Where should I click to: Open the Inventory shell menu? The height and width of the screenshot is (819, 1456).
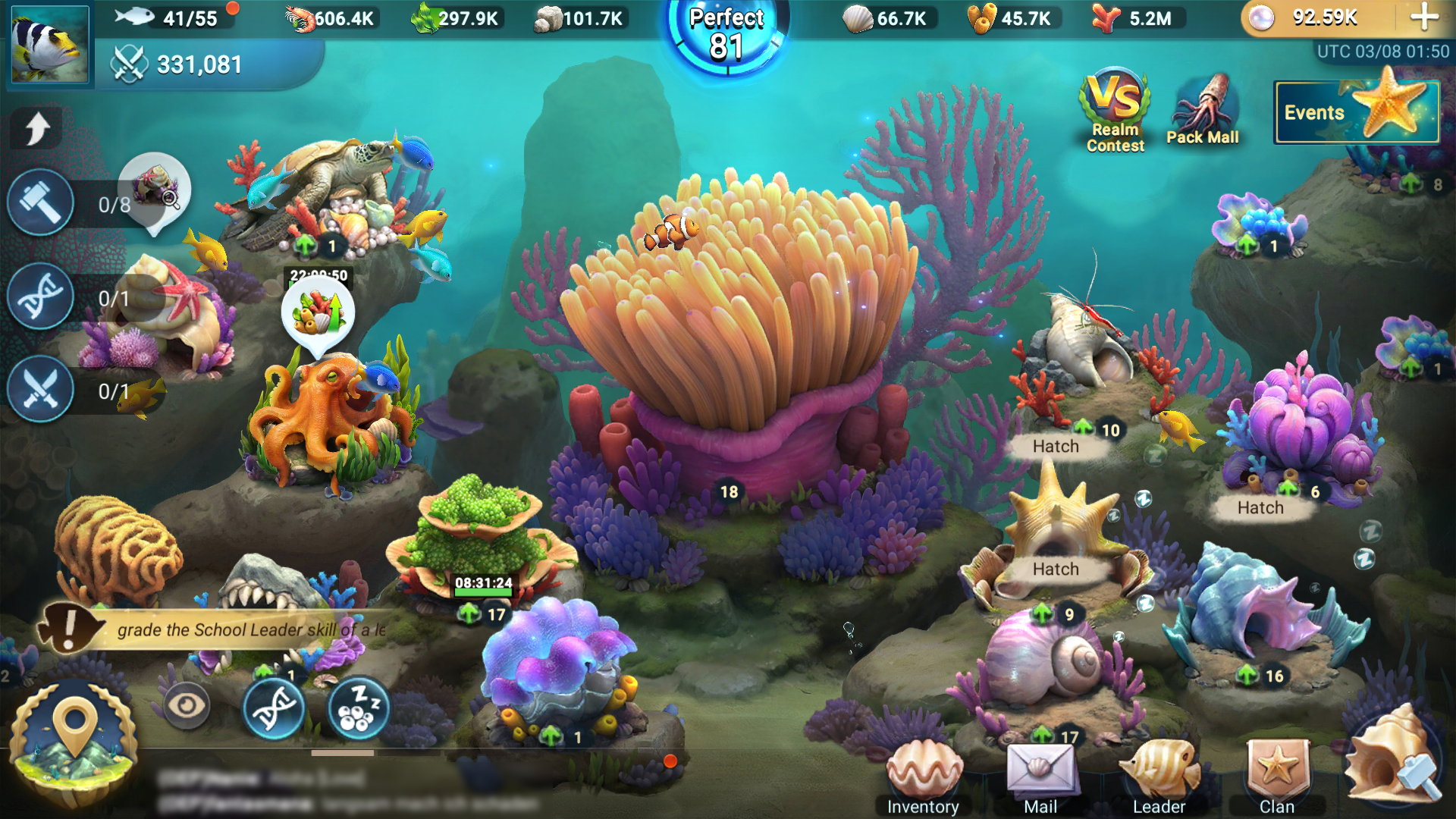[922, 777]
